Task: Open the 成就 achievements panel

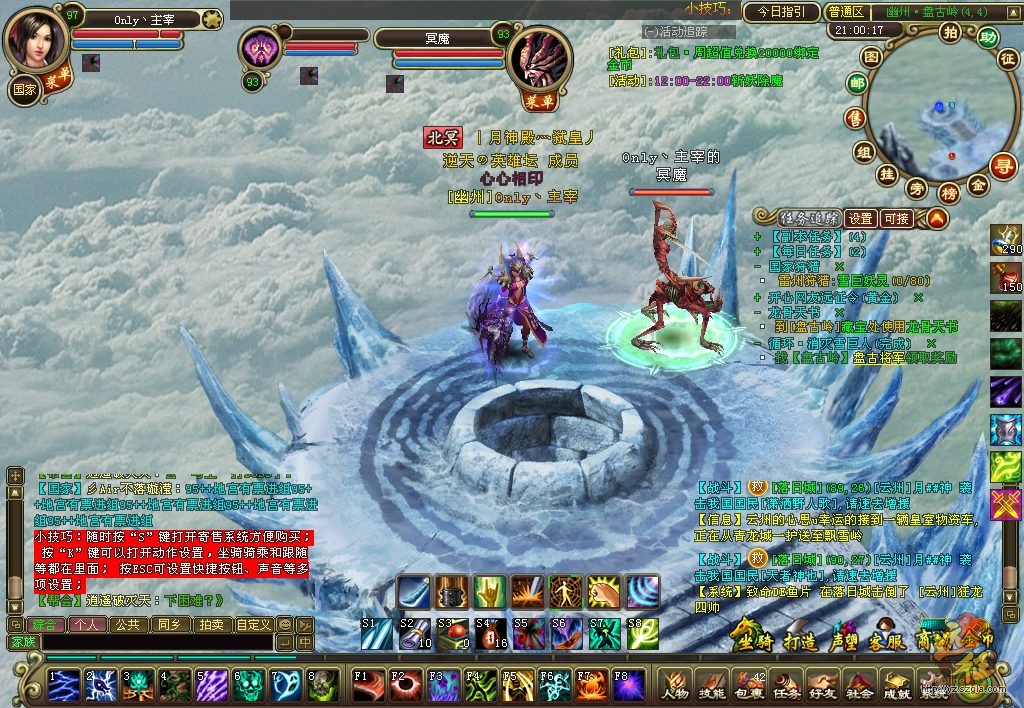Action: click(x=897, y=685)
